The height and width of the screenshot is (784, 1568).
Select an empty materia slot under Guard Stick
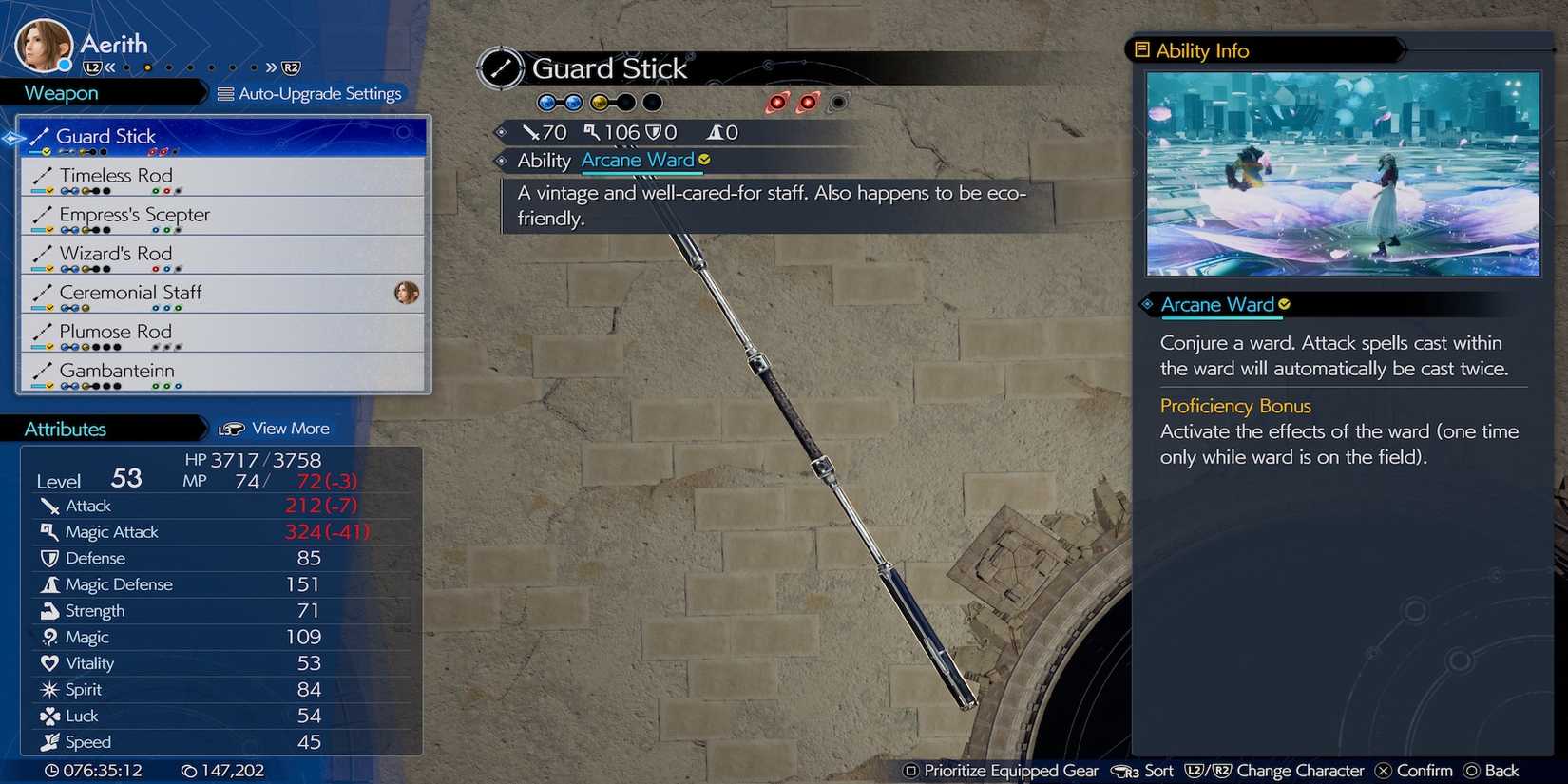point(650,102)
